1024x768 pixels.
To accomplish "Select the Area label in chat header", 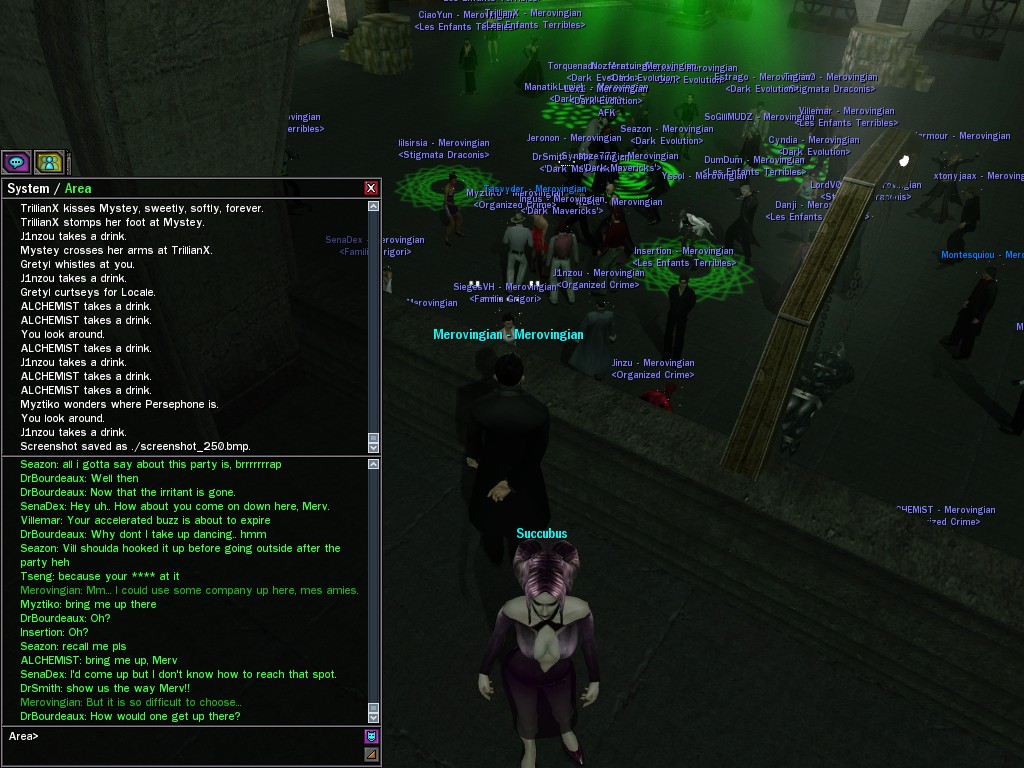I will [78, 188].
